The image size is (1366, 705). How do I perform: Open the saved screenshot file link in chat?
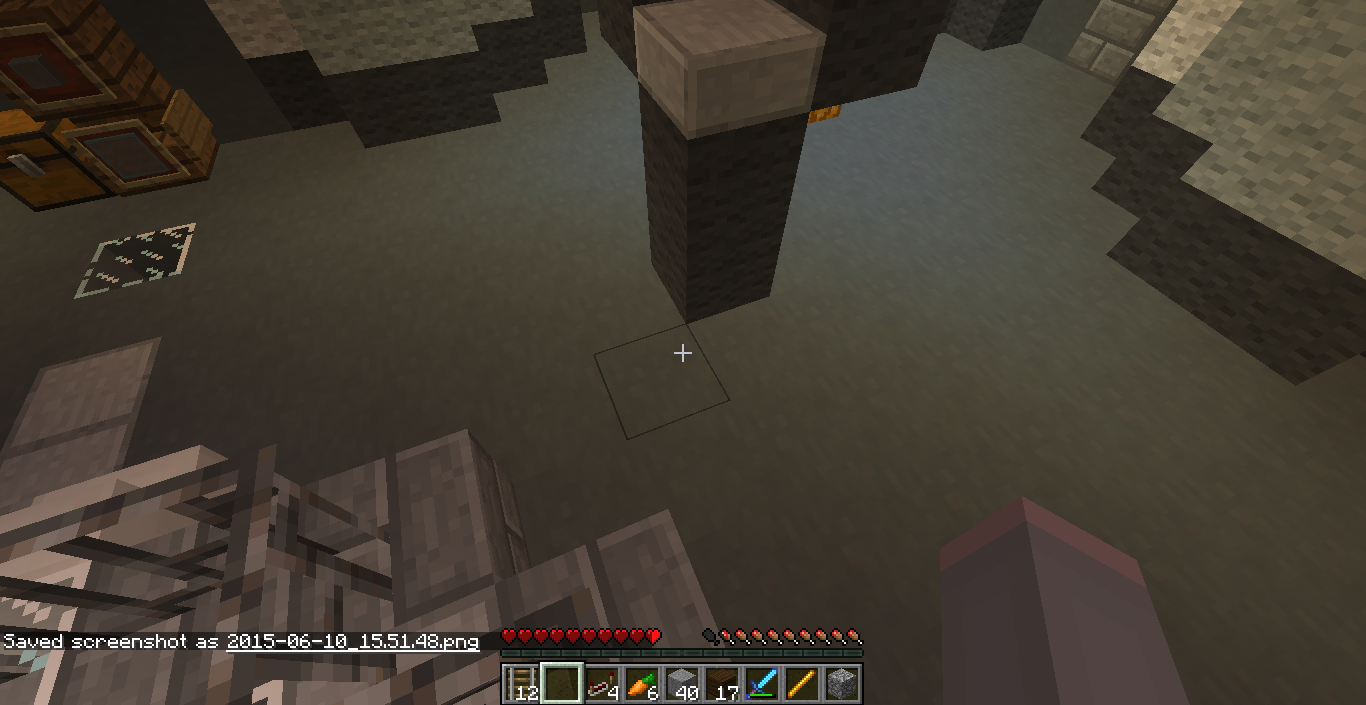352,642
